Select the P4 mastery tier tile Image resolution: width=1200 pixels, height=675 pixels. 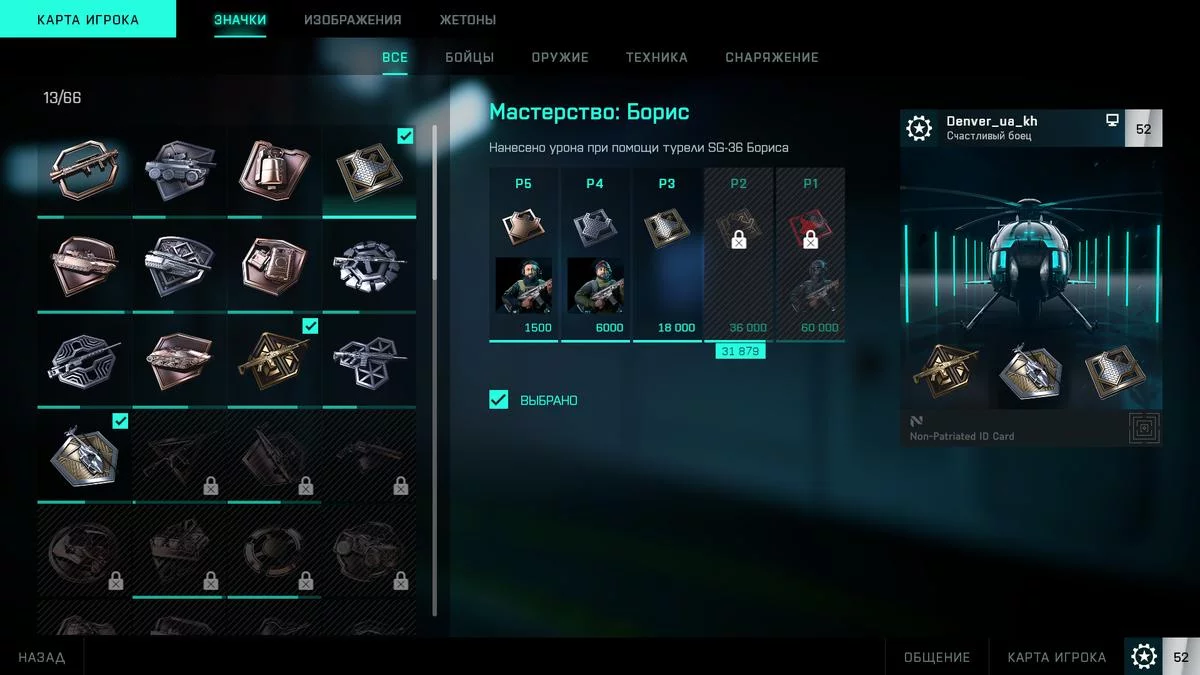pos(595,254)
